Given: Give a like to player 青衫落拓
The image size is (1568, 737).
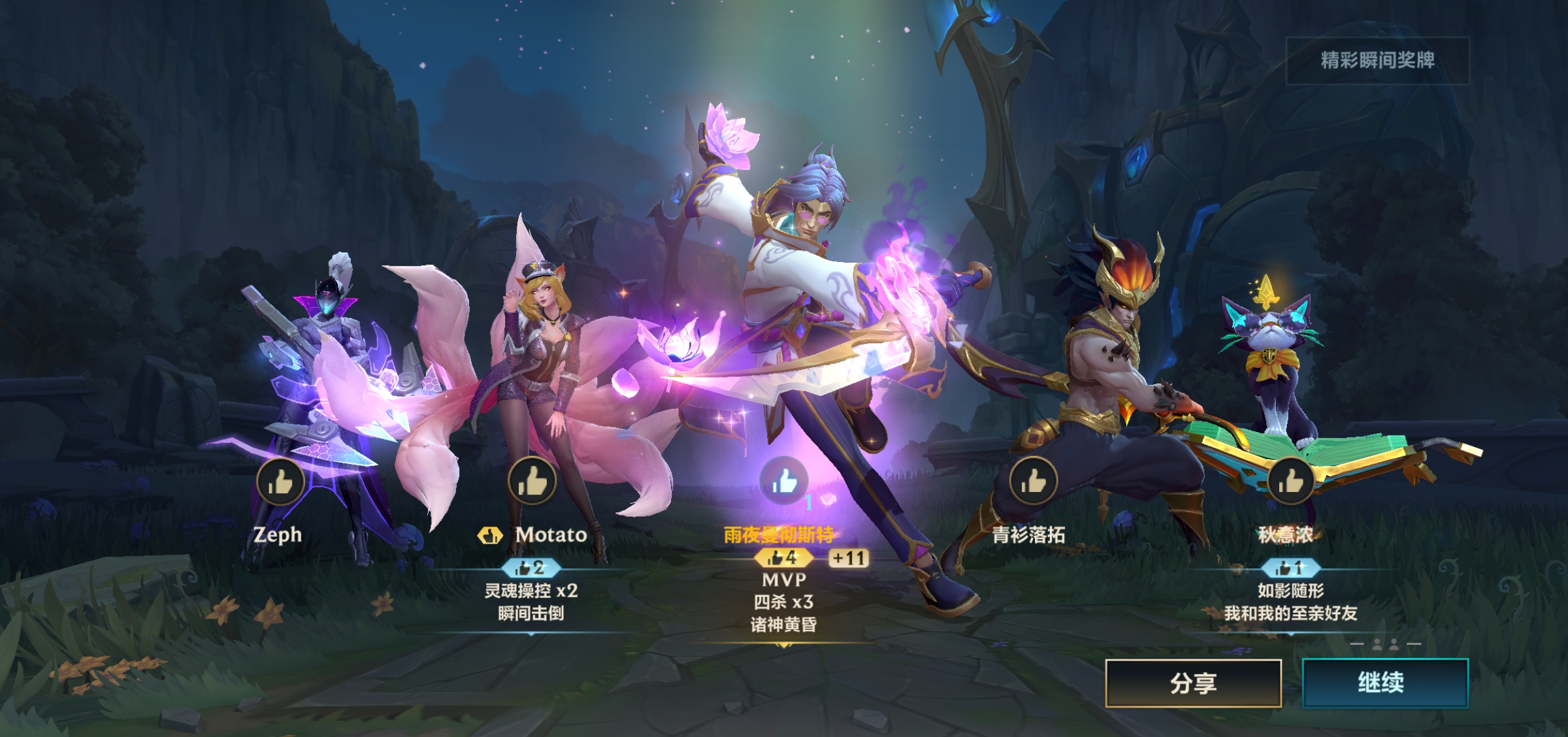Looking at the screenshot, I should click(1033, 482).
